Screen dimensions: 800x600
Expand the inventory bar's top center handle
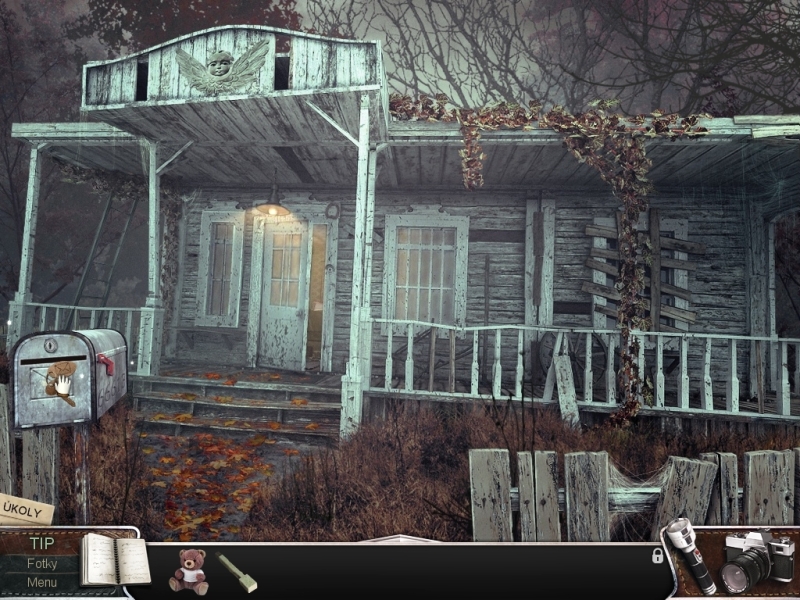point(400,540)
